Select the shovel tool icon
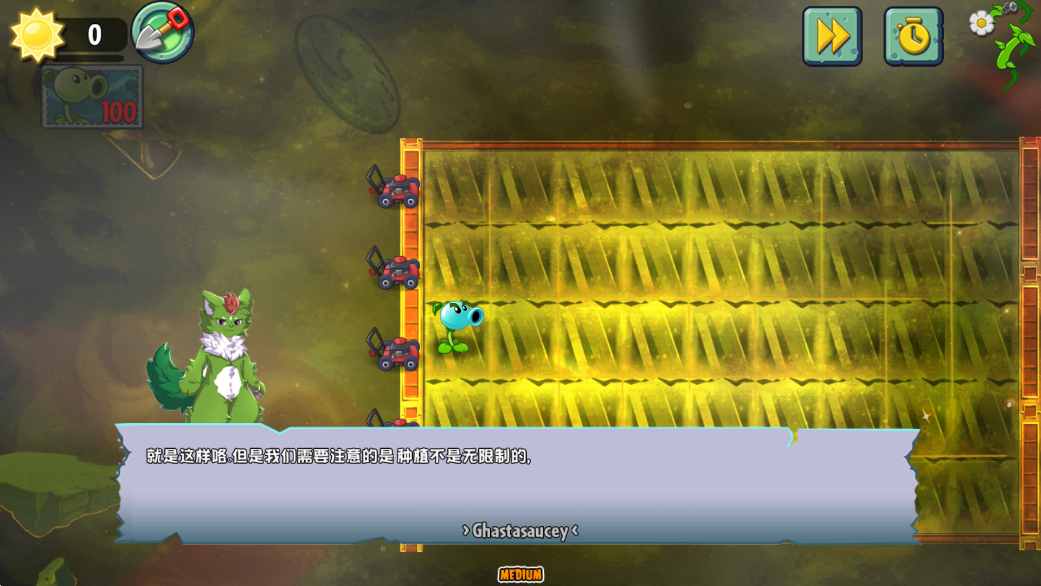Viewport: 1041px width, 586px height. [x=162, y=32]
